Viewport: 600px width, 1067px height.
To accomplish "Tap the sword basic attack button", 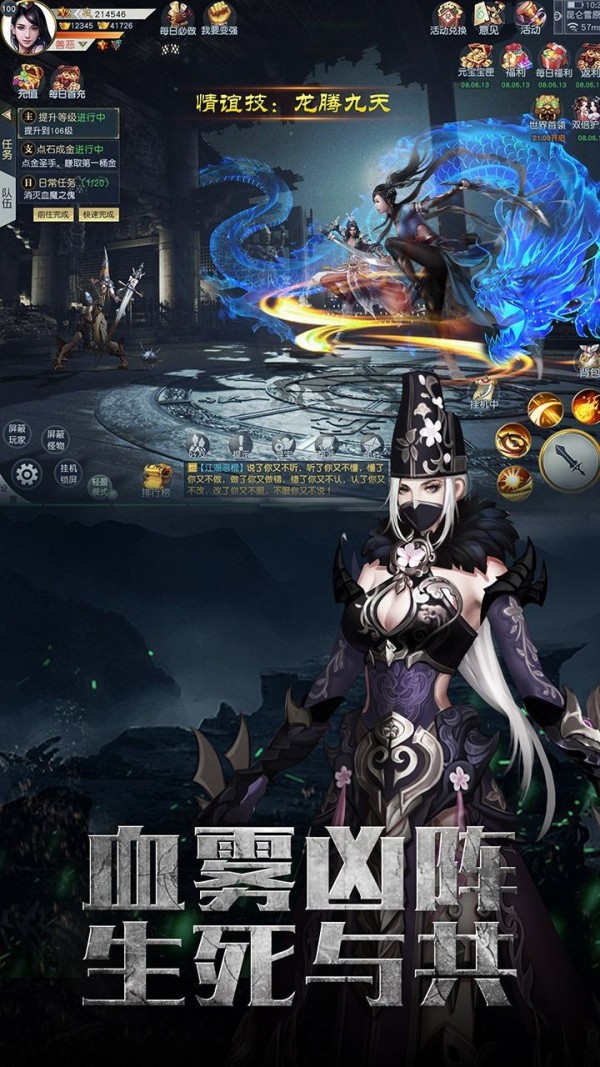I will pyautogui.click(x=567, y=460).
